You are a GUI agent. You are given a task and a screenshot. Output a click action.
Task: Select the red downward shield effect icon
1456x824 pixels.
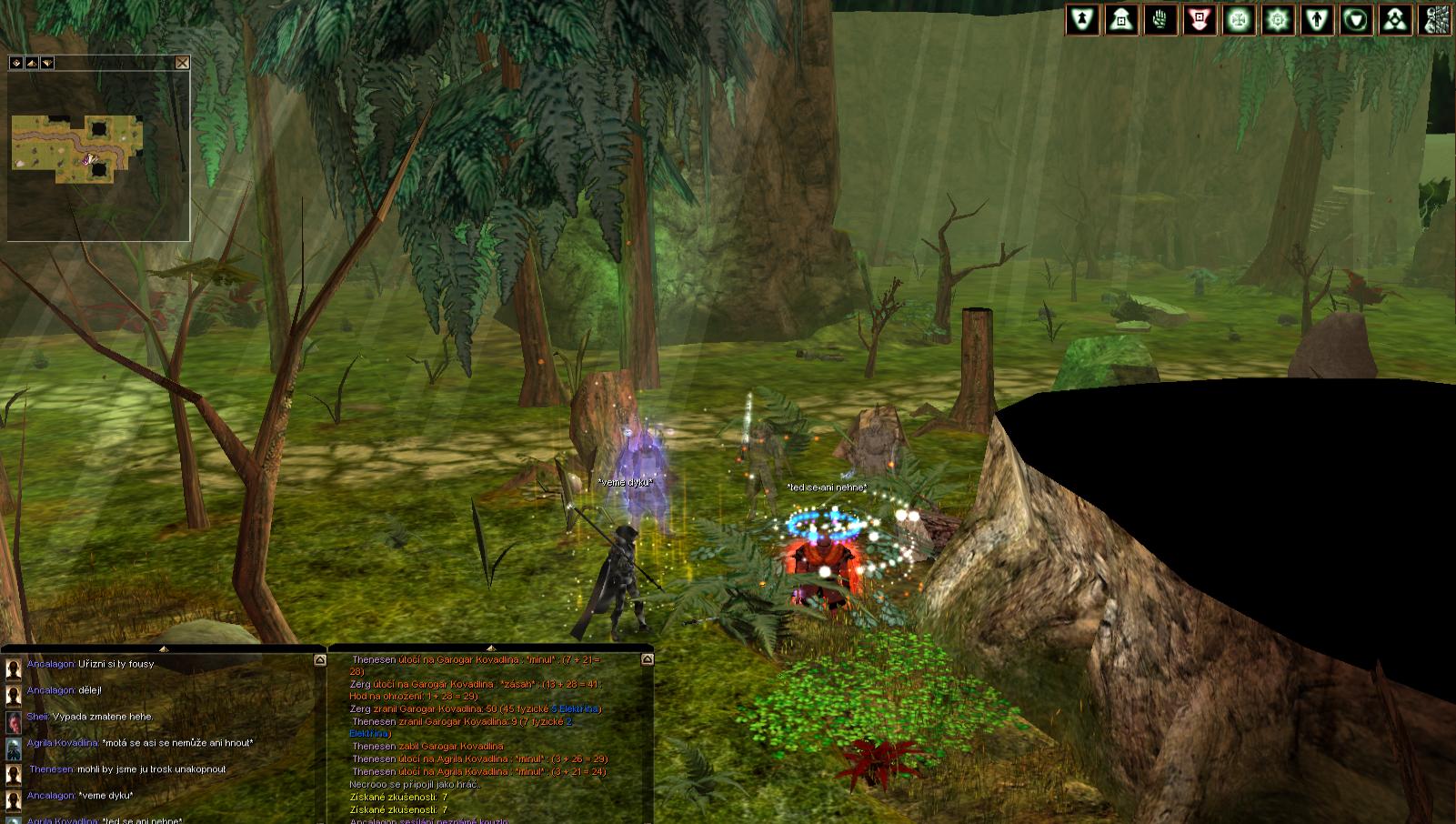coord(1200,19)
